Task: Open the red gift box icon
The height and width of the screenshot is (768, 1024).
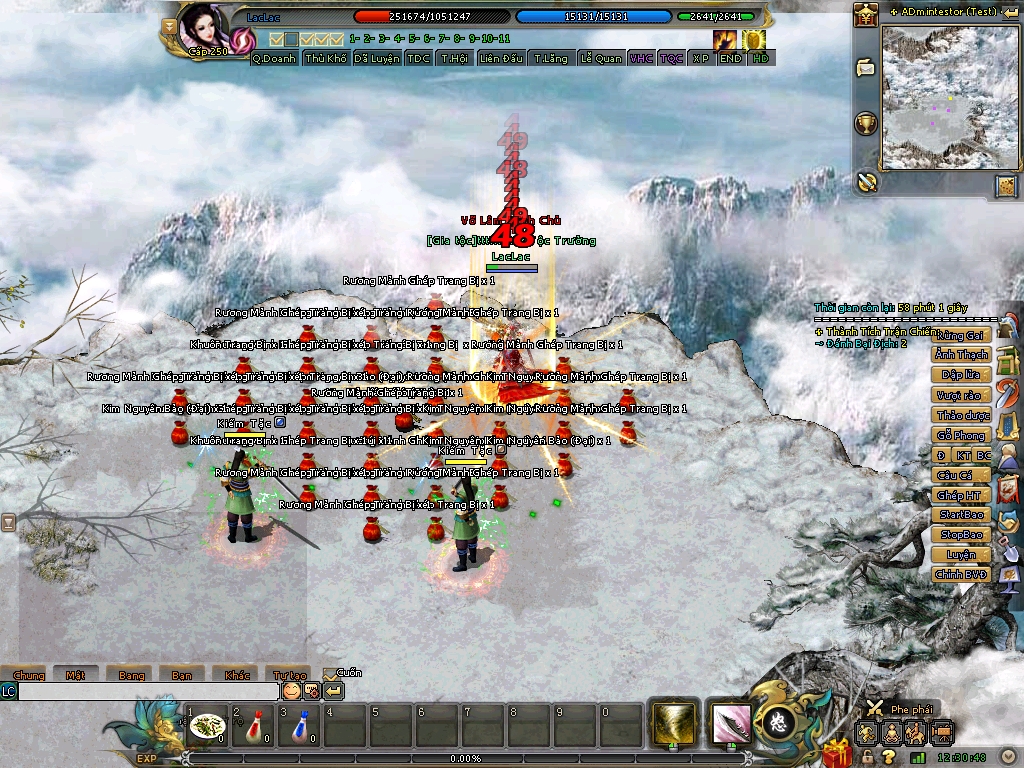Action: point(836,750)
